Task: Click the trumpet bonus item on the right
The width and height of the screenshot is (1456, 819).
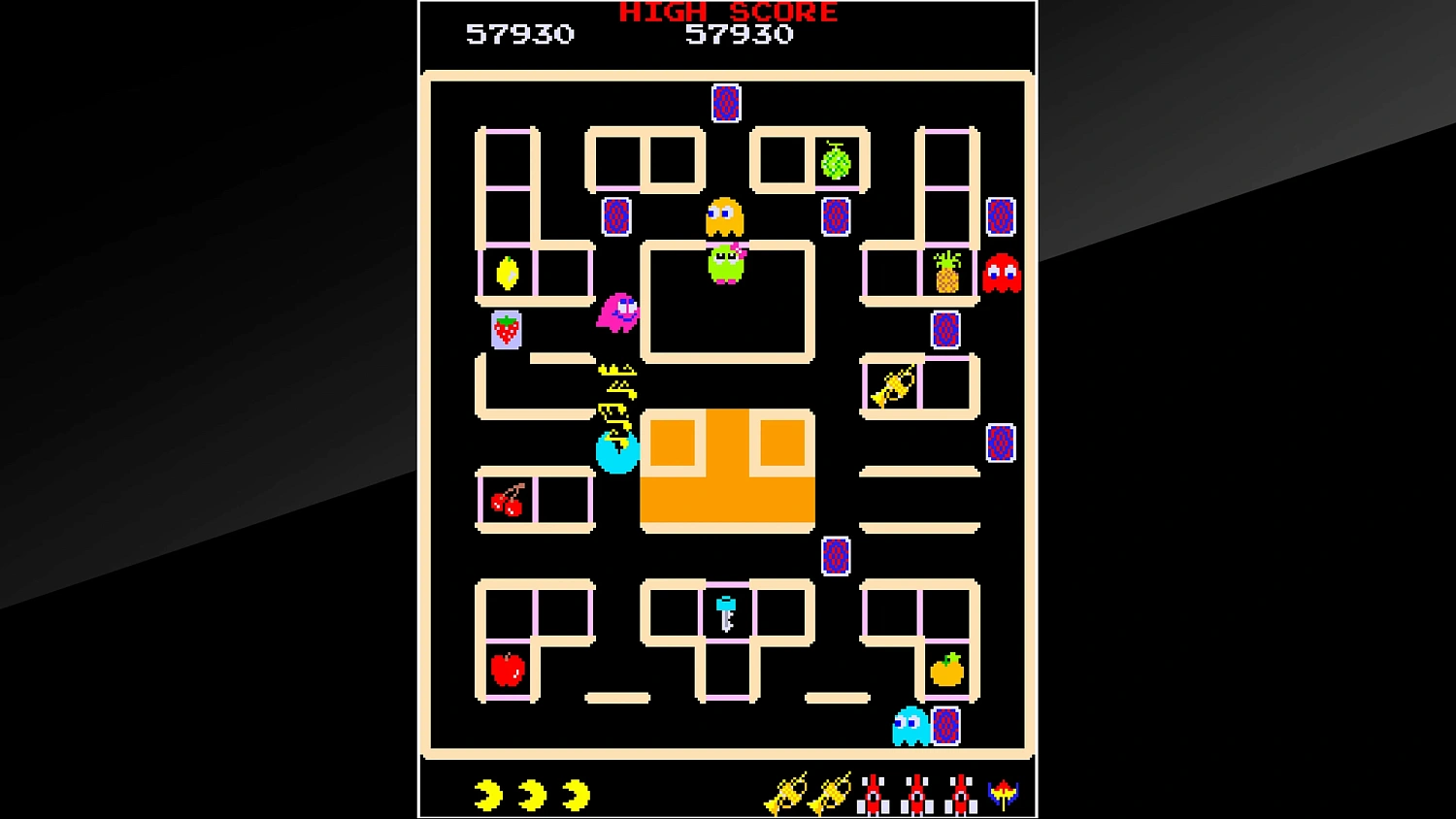Action: click(x=893, y=385)
